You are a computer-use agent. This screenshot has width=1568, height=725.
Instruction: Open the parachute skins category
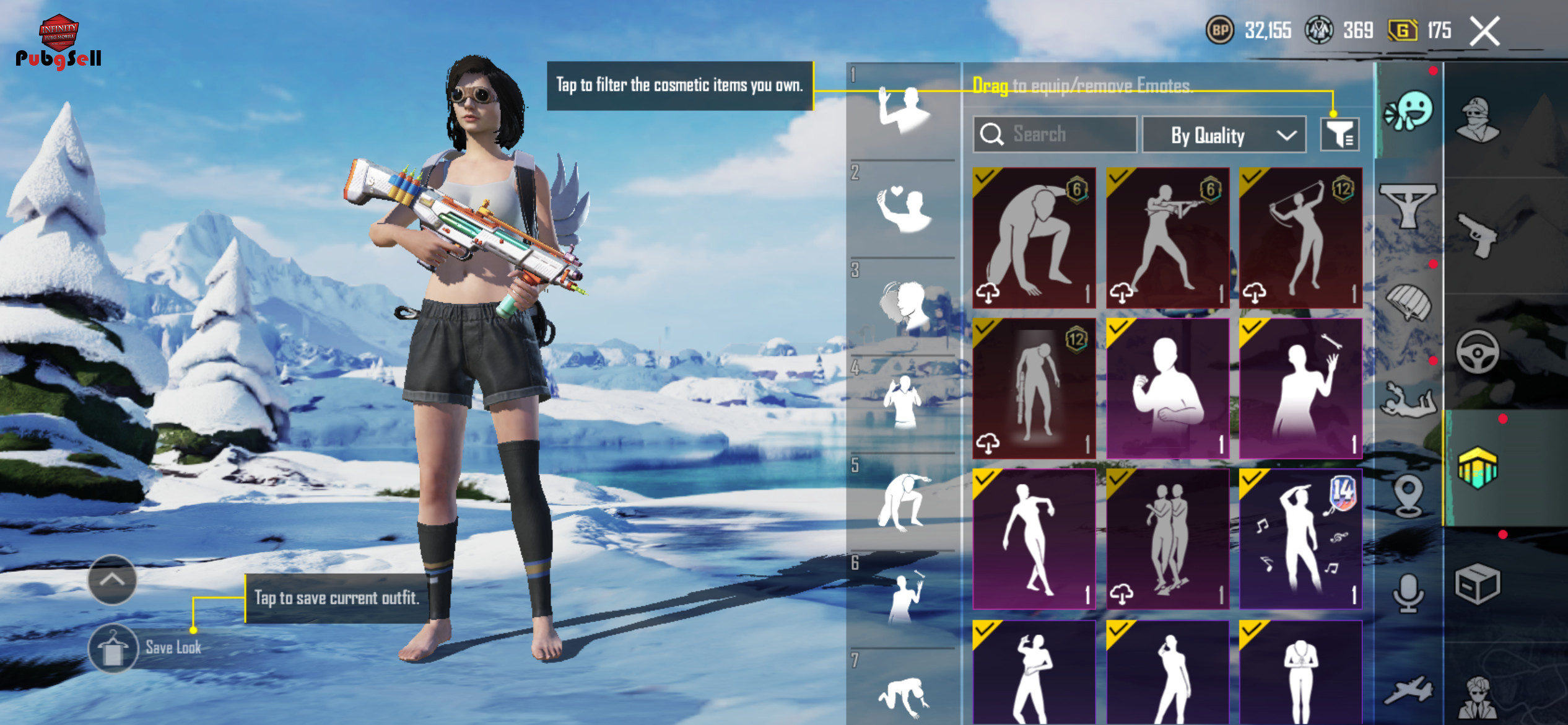point(1408,302)
